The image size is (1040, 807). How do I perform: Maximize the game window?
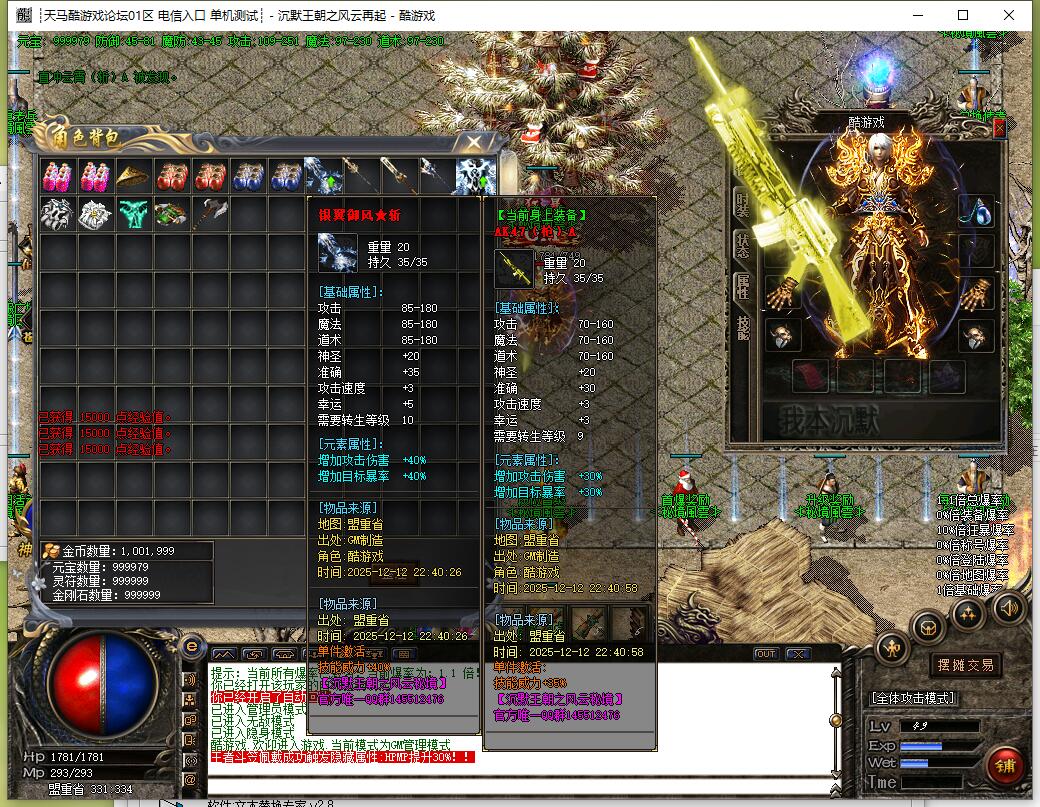point(963,15)
